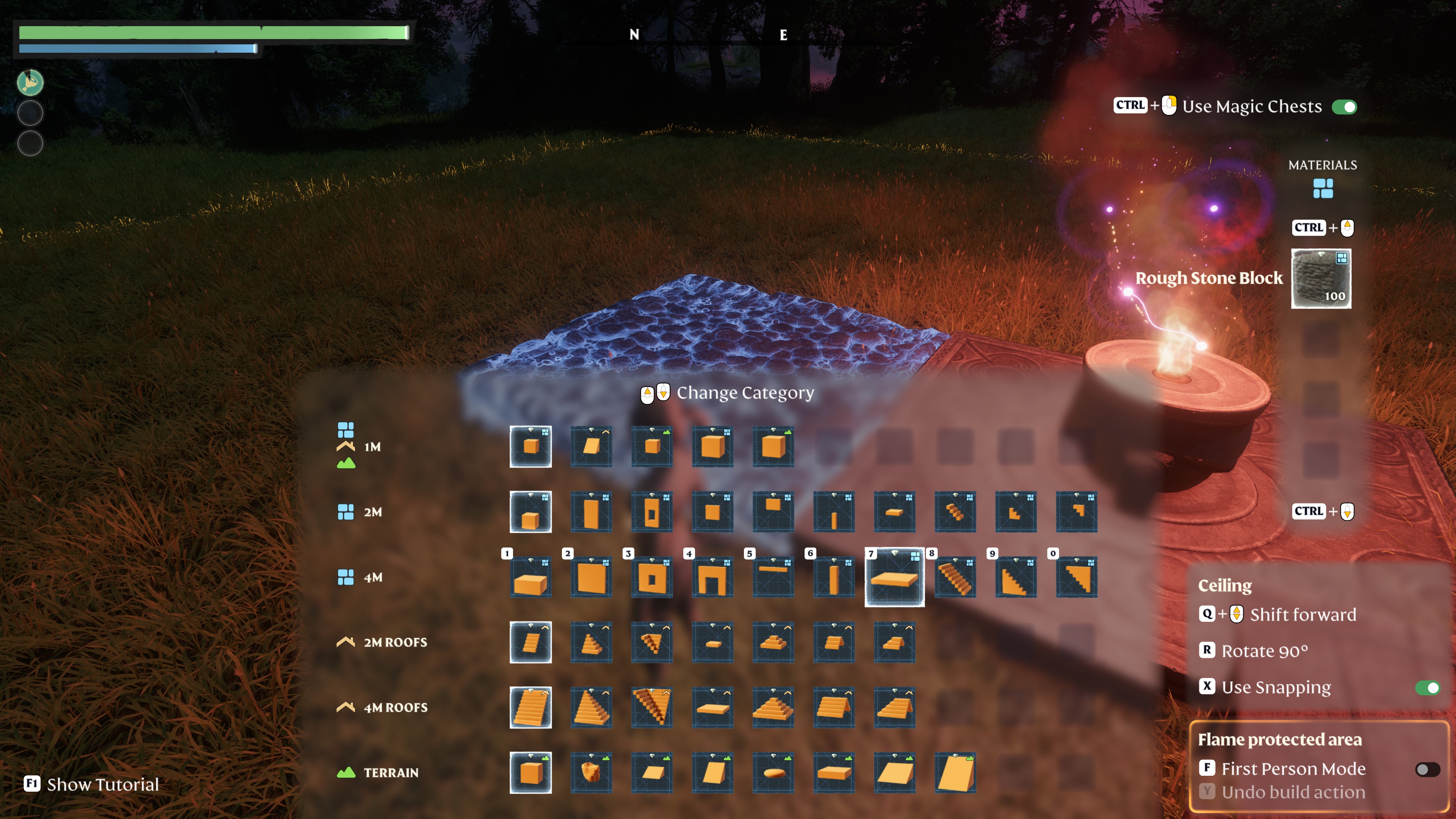This screenshot has width=1456, height=819.
Task: Pick the Terrain rock chunk shape
Action: (591, 773)
